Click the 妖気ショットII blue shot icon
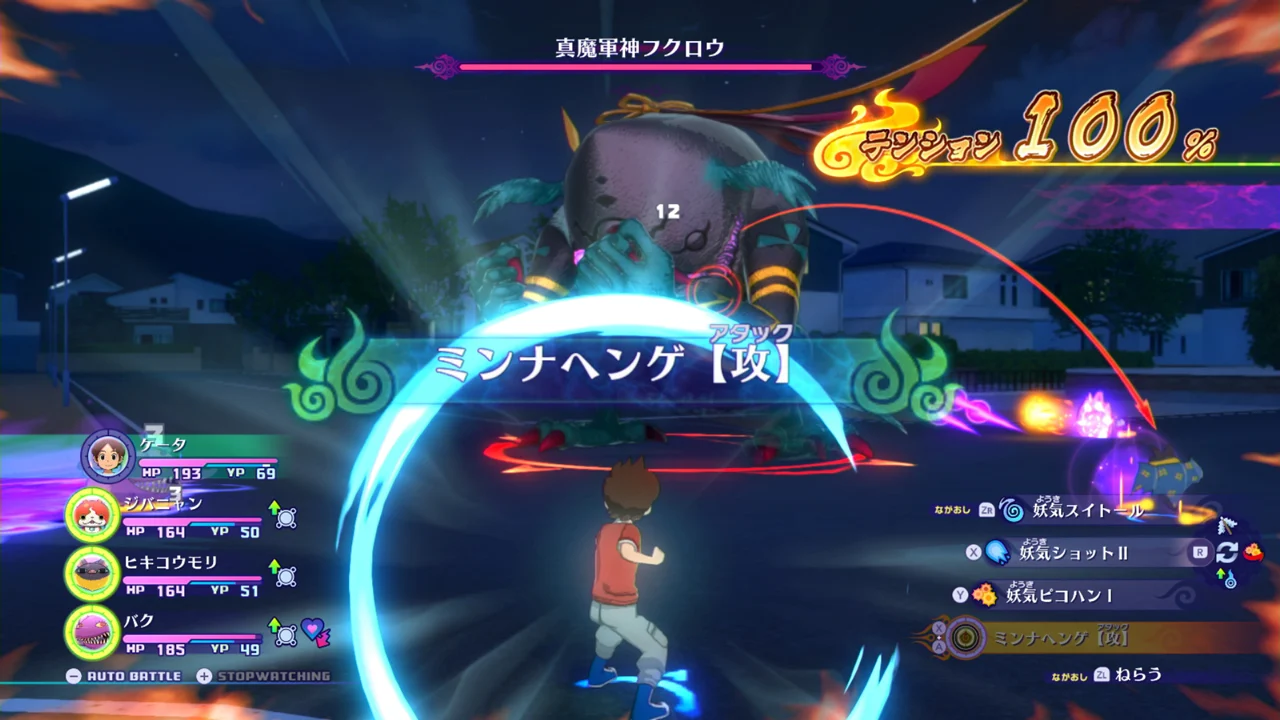Viewport: 1280px width, 720px height. pos(998,552)
